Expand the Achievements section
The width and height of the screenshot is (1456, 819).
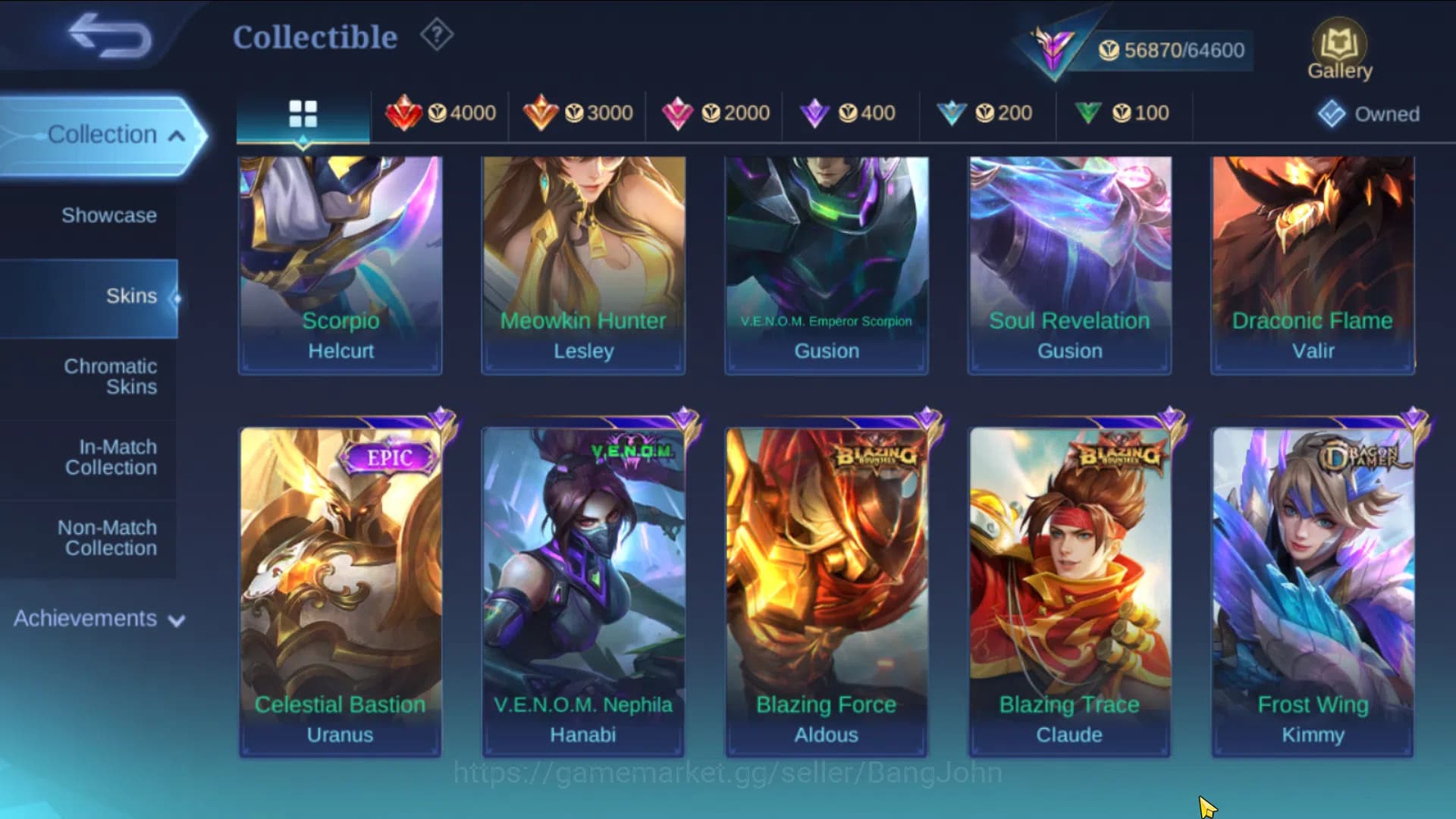tap(97, 619)
